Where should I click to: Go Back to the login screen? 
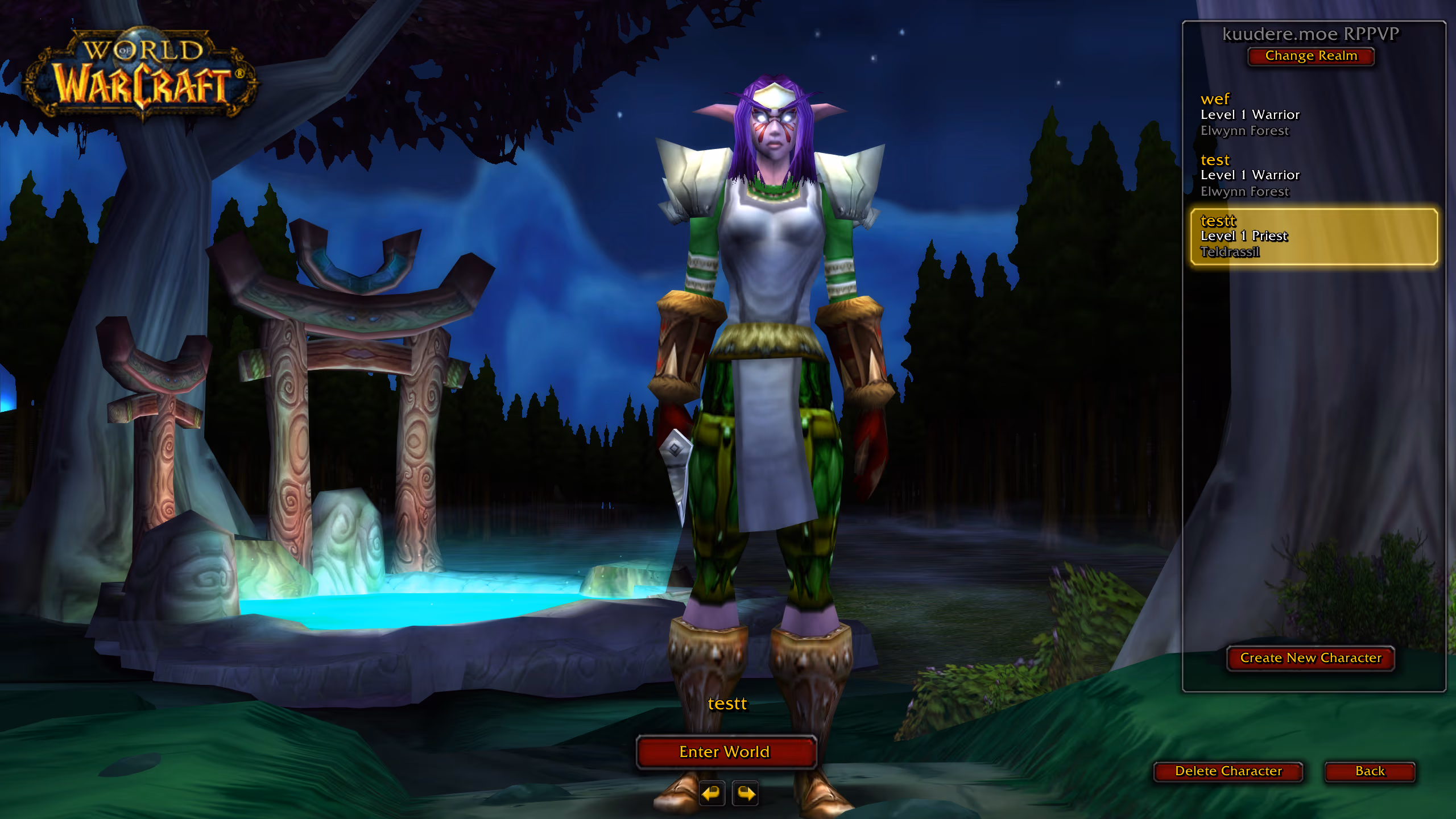click(x=1370, y=771)
